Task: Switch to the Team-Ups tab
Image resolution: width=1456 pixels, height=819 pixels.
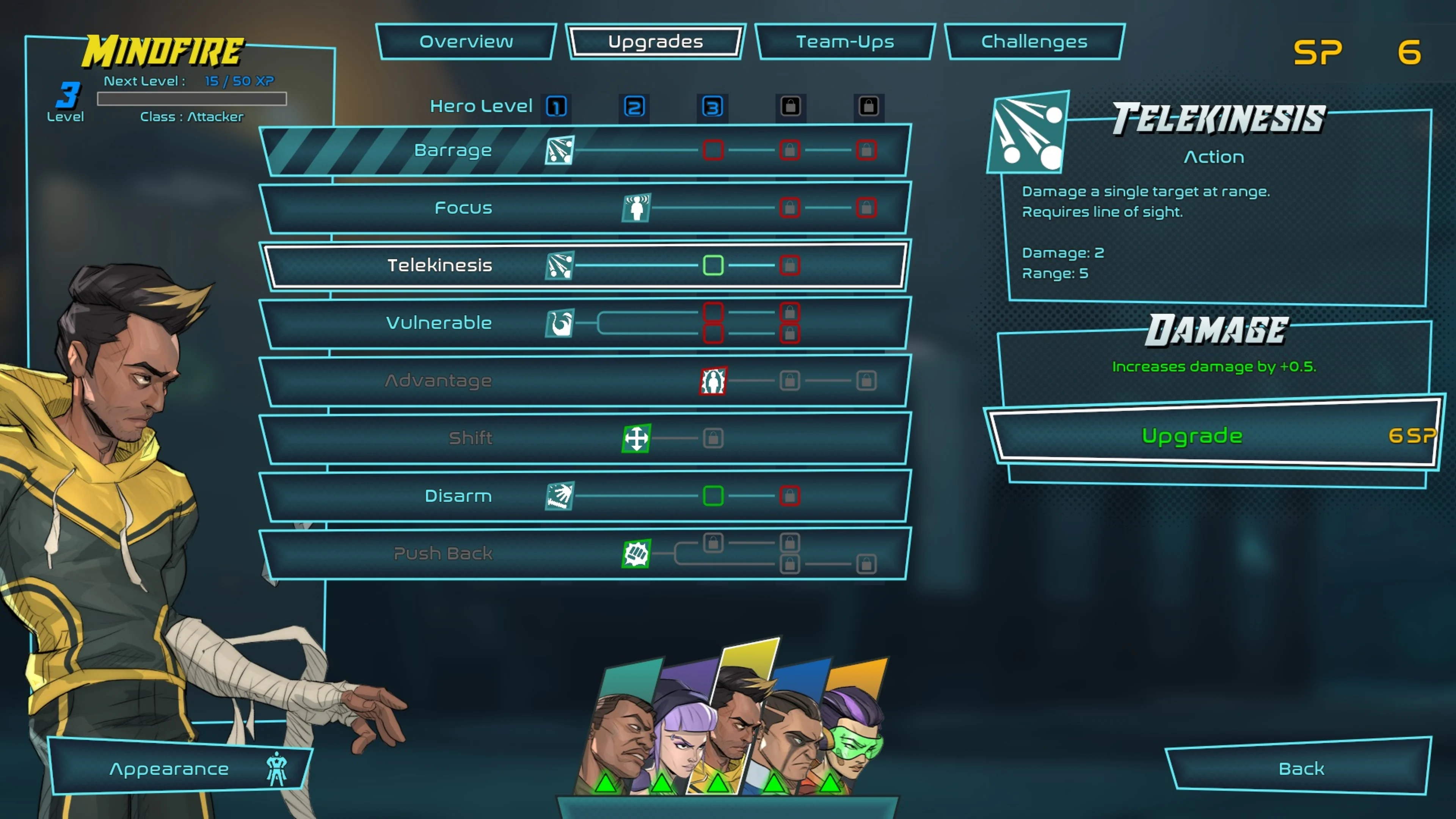Action: click(845, 42)
